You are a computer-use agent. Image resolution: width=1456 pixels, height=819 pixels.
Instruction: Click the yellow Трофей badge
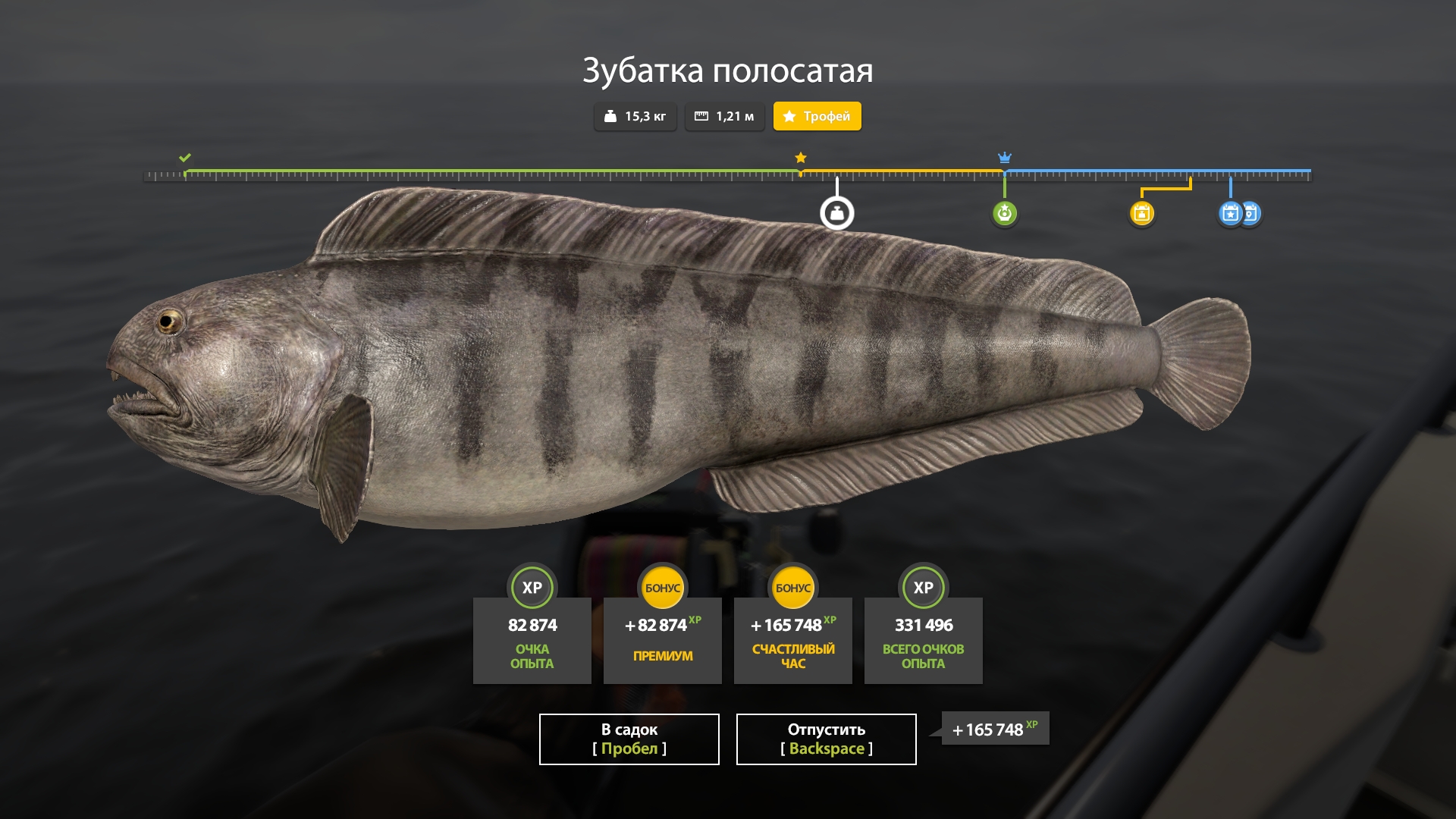[x=817, y=116]
